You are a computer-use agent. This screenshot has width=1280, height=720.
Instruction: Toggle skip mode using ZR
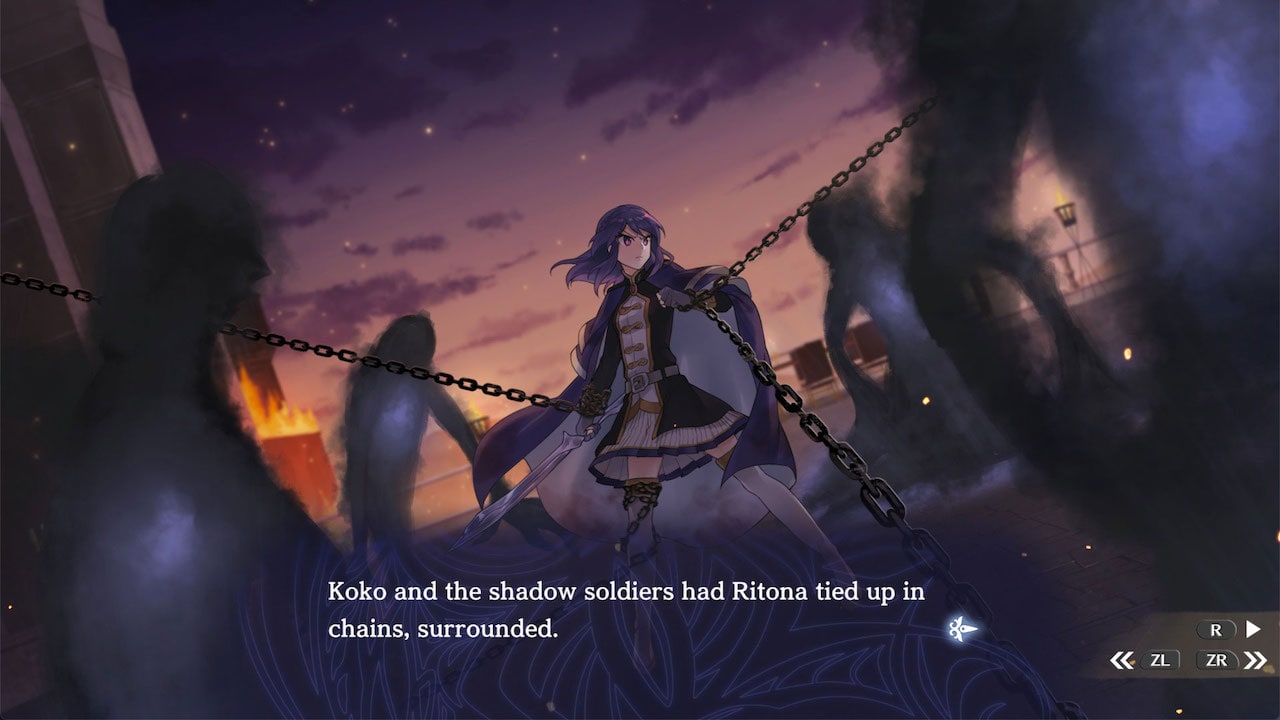pyautogui.click(x=1216, y=658)
